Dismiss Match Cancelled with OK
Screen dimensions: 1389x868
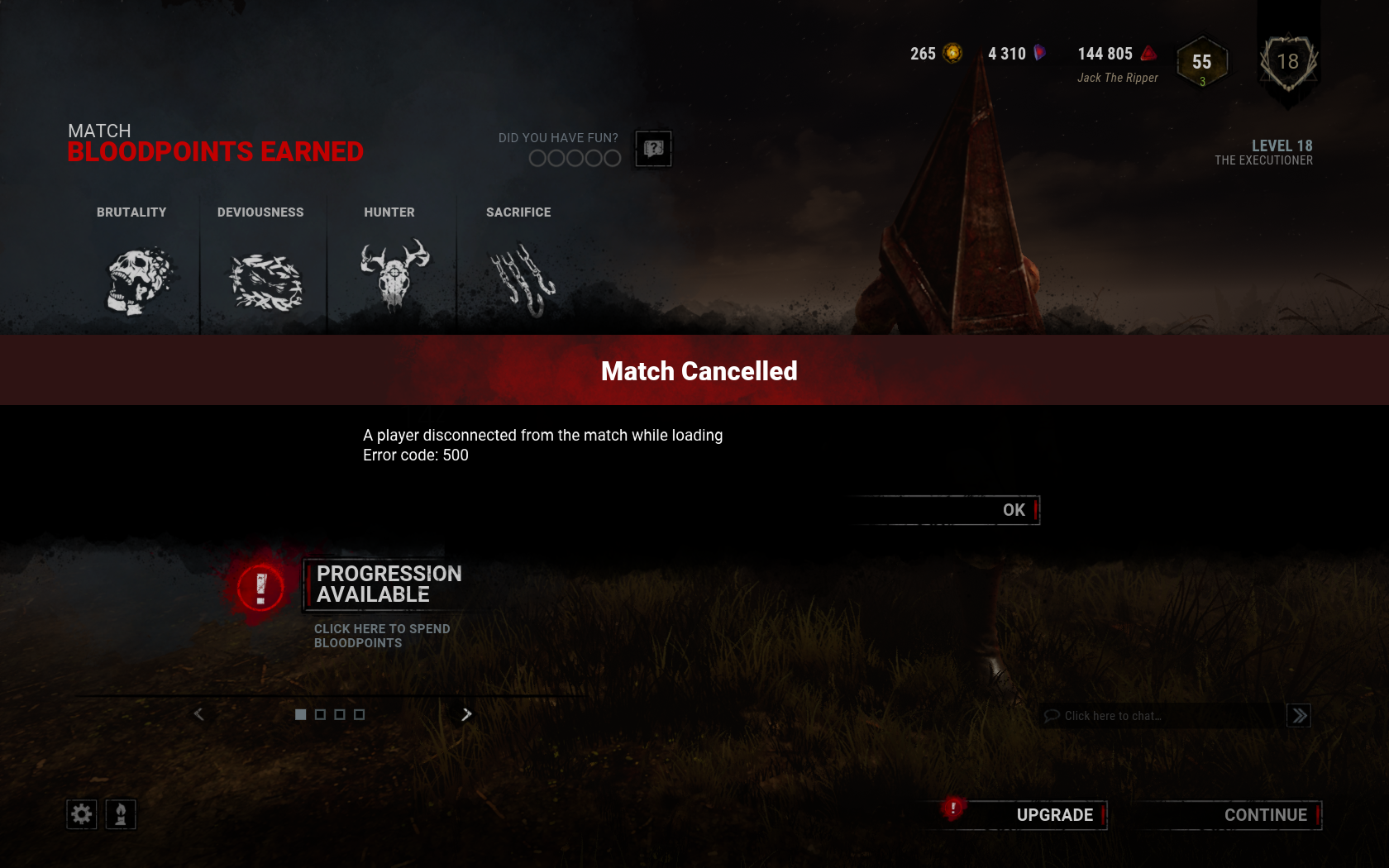pos(1013,510)
